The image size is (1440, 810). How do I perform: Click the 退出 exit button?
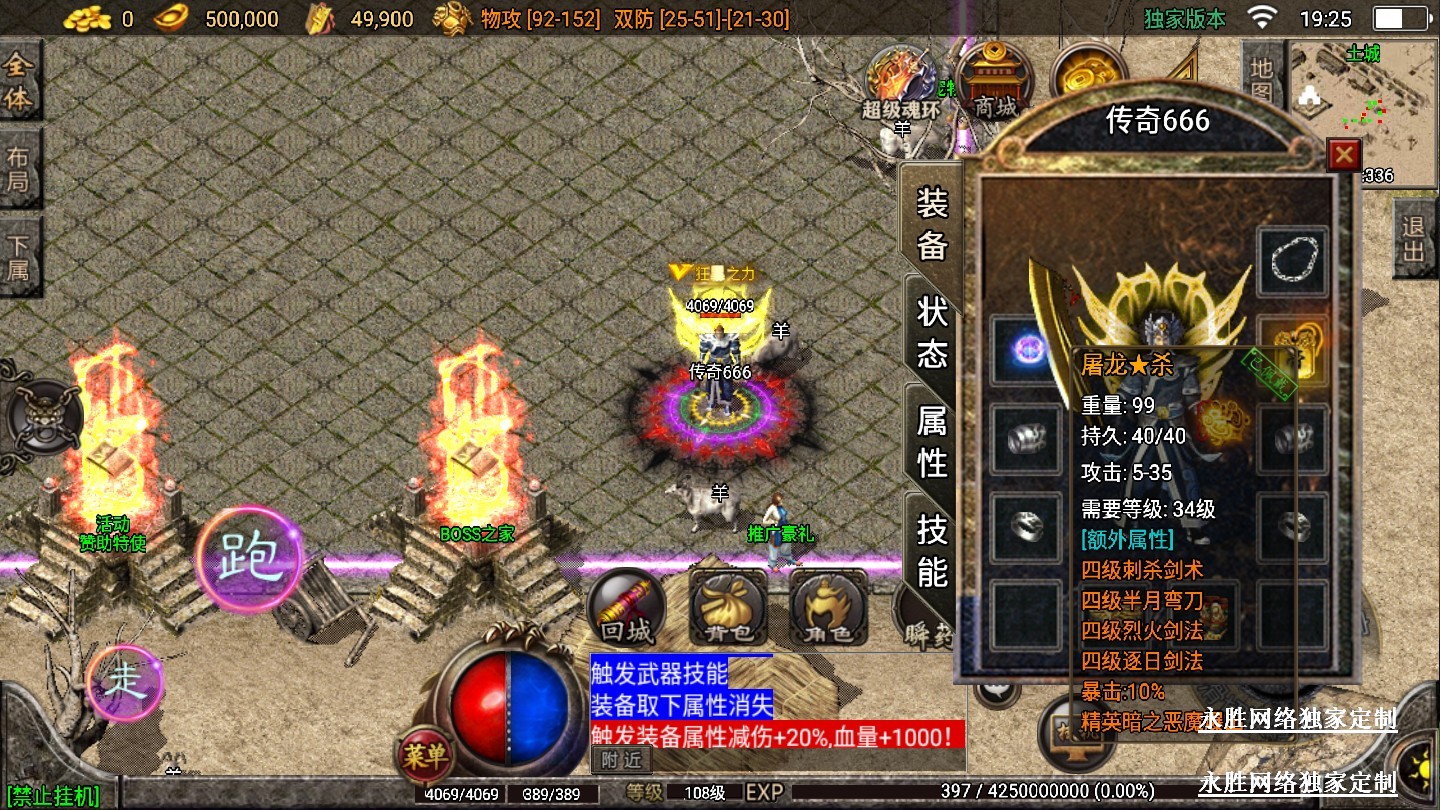[1413, 238]
